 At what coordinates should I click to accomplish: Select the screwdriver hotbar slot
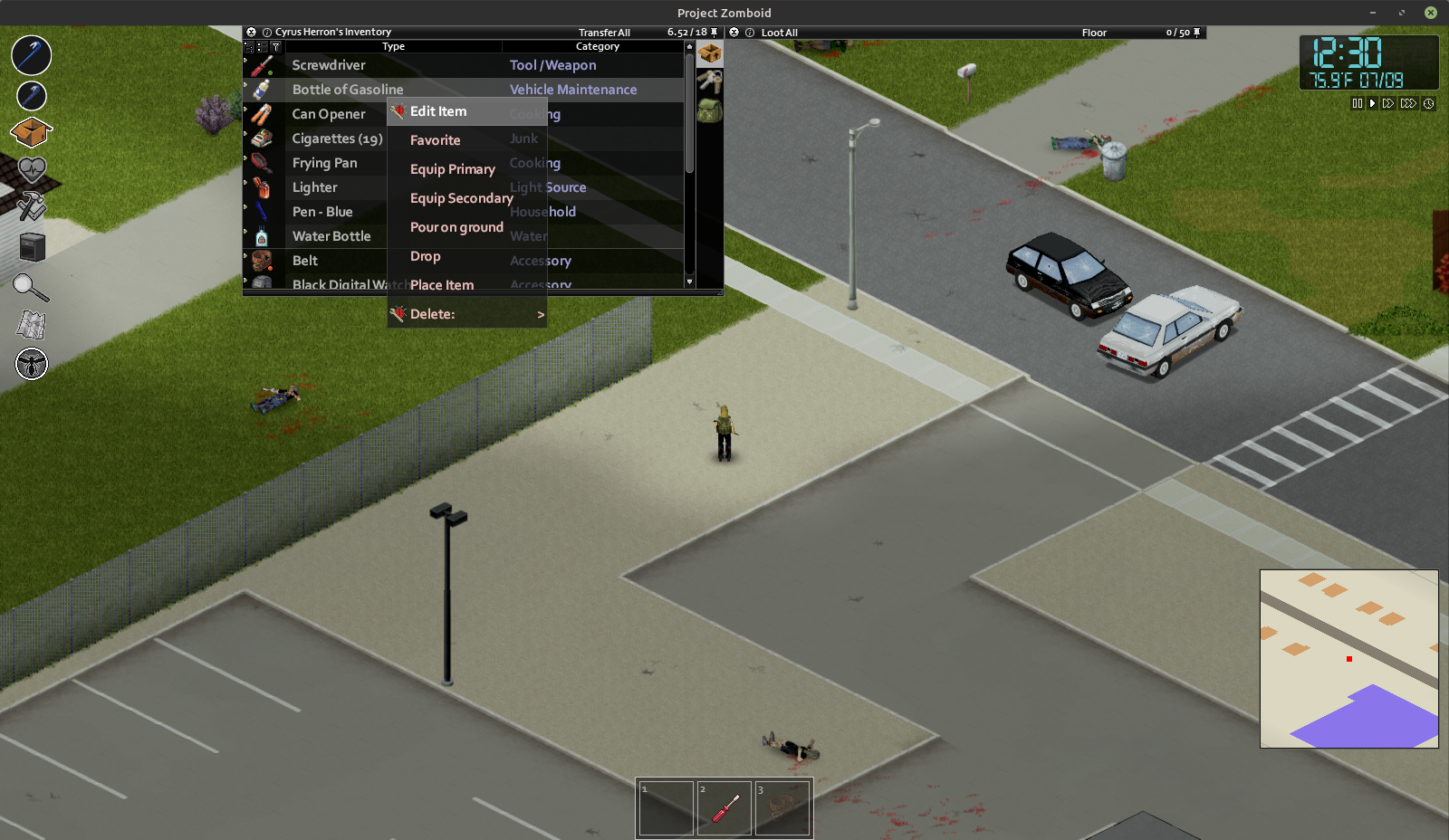pos(724,807)
